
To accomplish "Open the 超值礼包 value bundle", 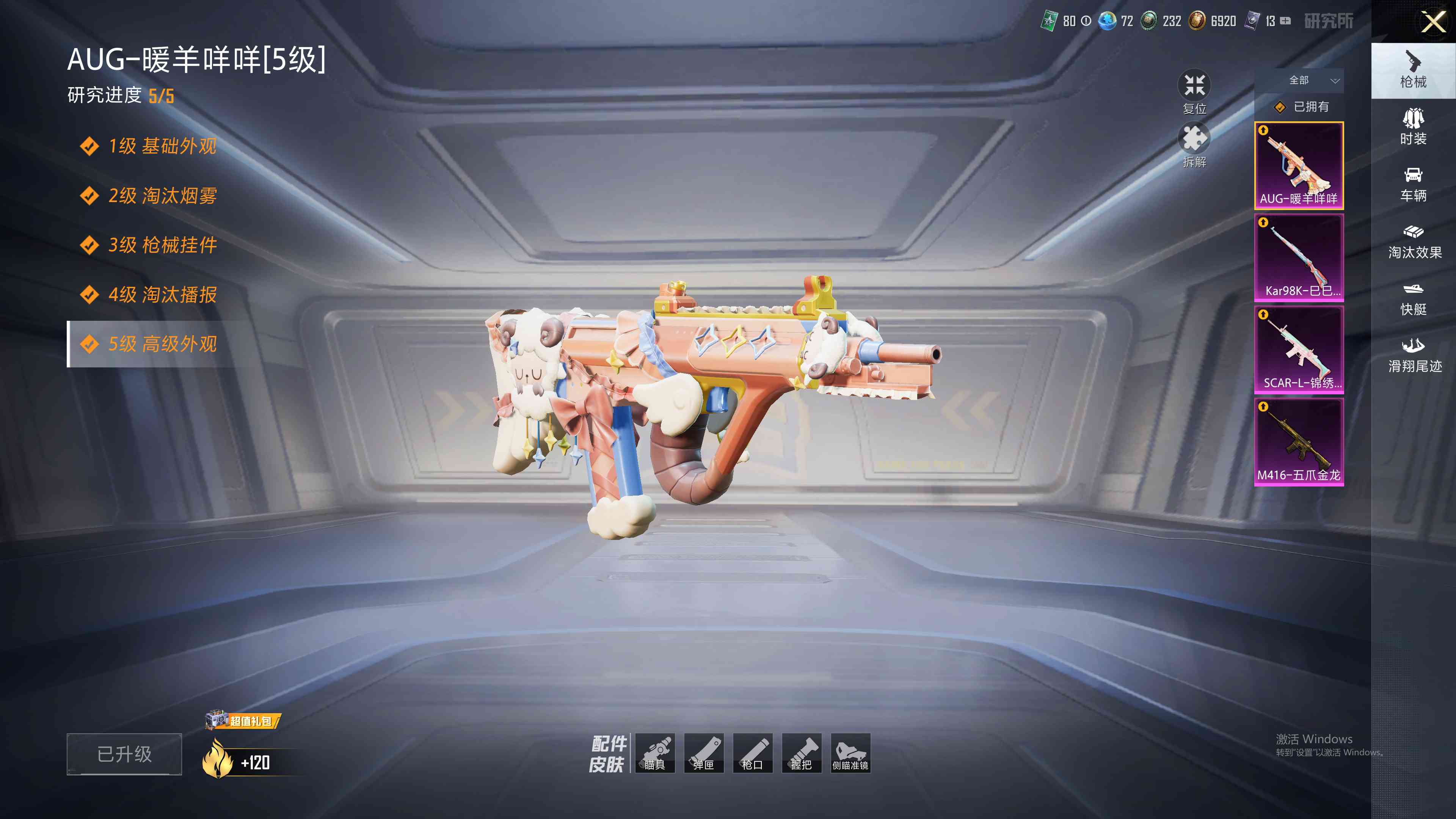I will 243,721.
